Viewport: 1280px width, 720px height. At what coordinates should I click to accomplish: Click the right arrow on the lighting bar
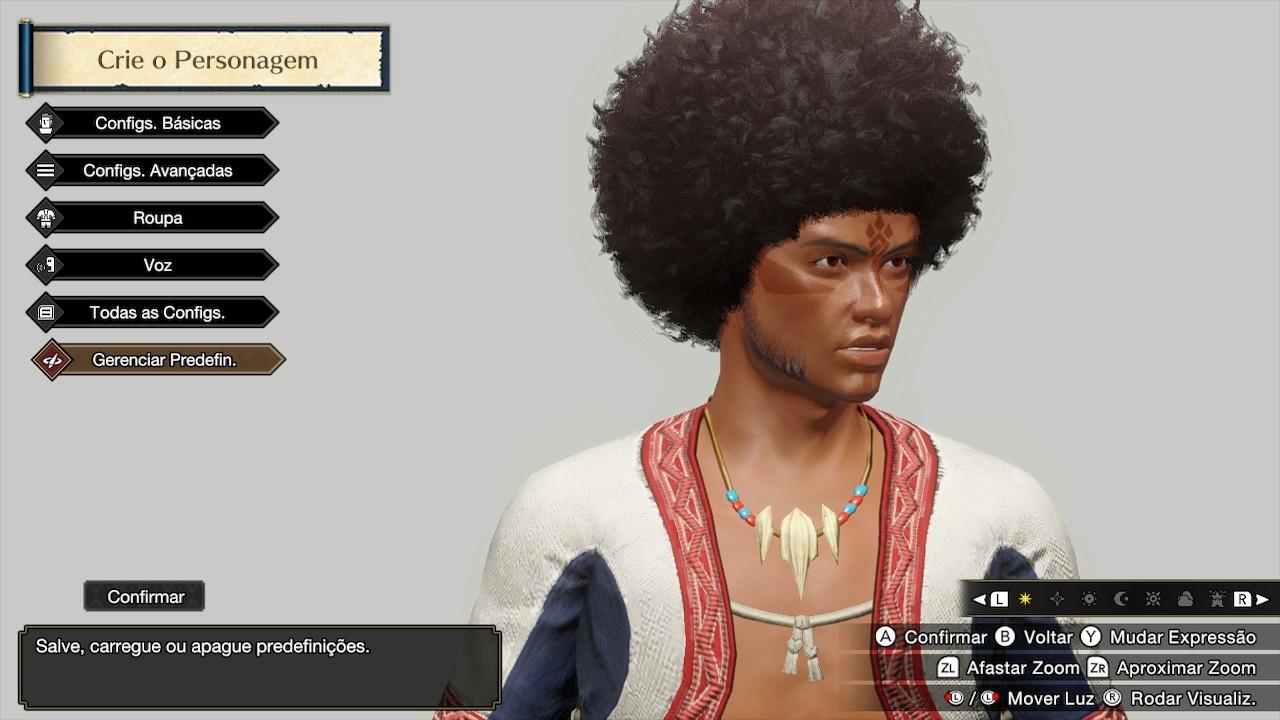[1262, 597]
